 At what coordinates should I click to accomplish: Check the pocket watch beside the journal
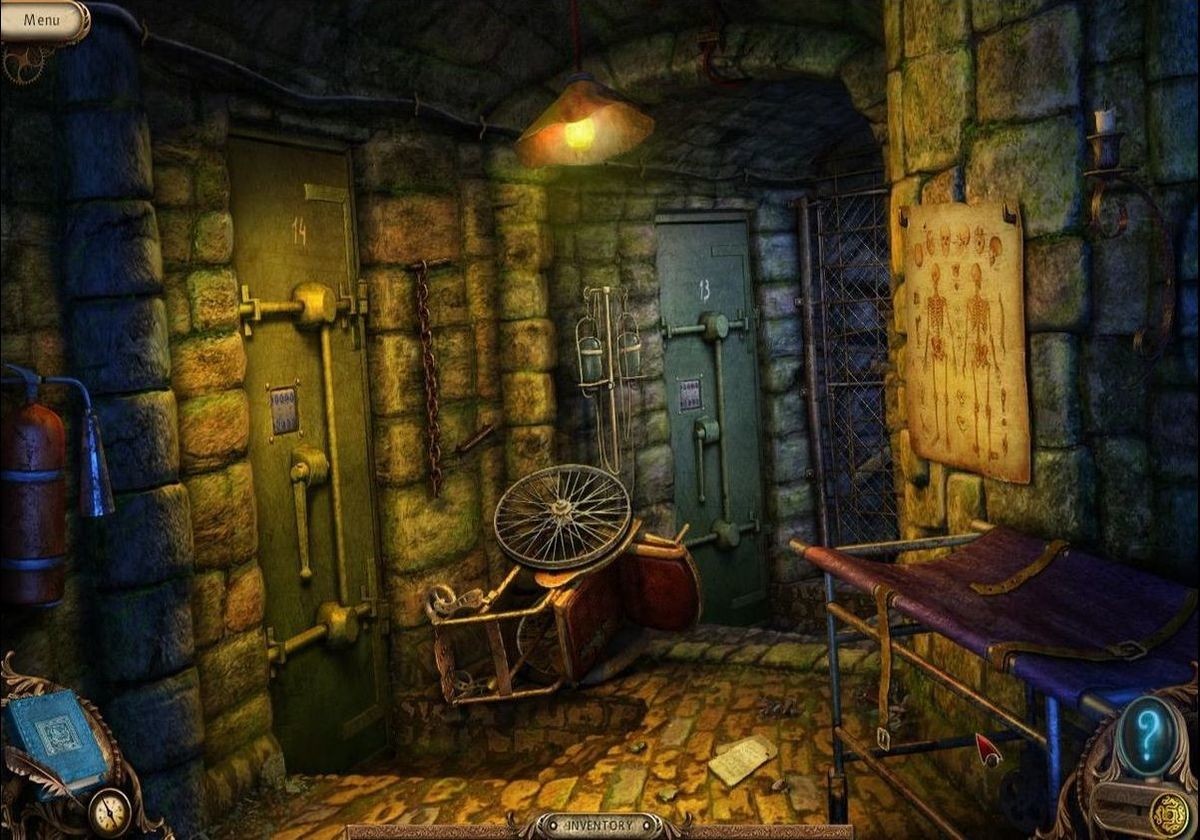pos(109,811)
